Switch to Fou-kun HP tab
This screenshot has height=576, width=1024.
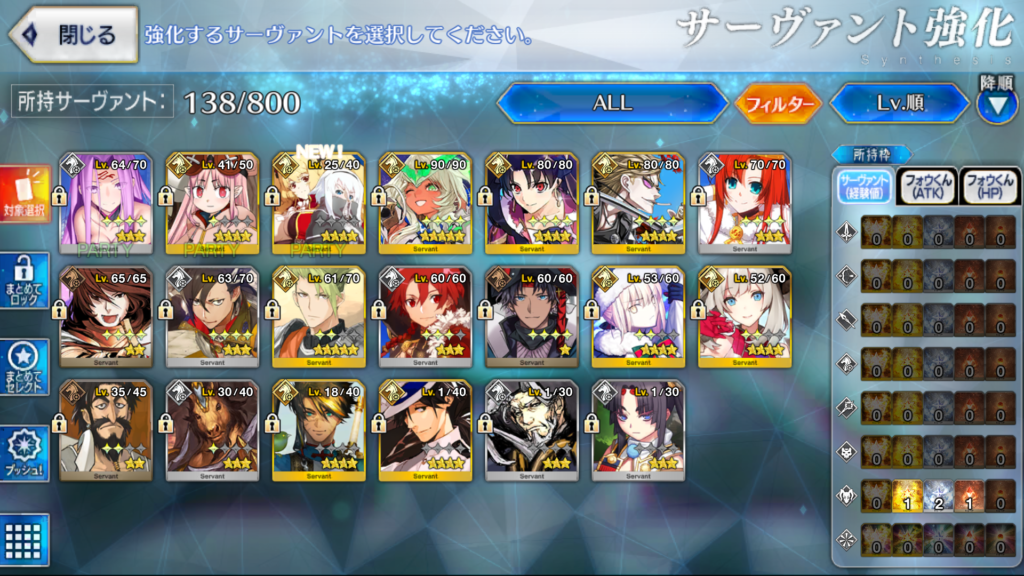989,186
